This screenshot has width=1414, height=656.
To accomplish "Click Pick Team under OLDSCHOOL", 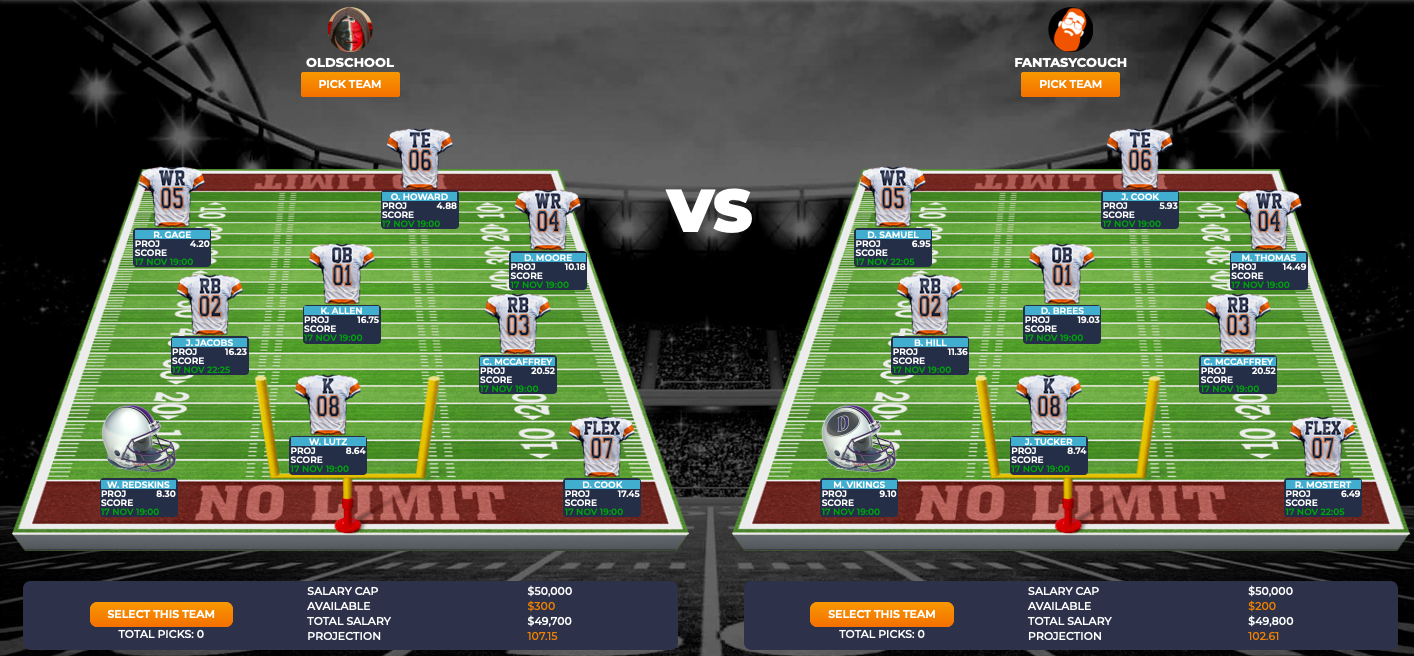I will coord(350,85).
